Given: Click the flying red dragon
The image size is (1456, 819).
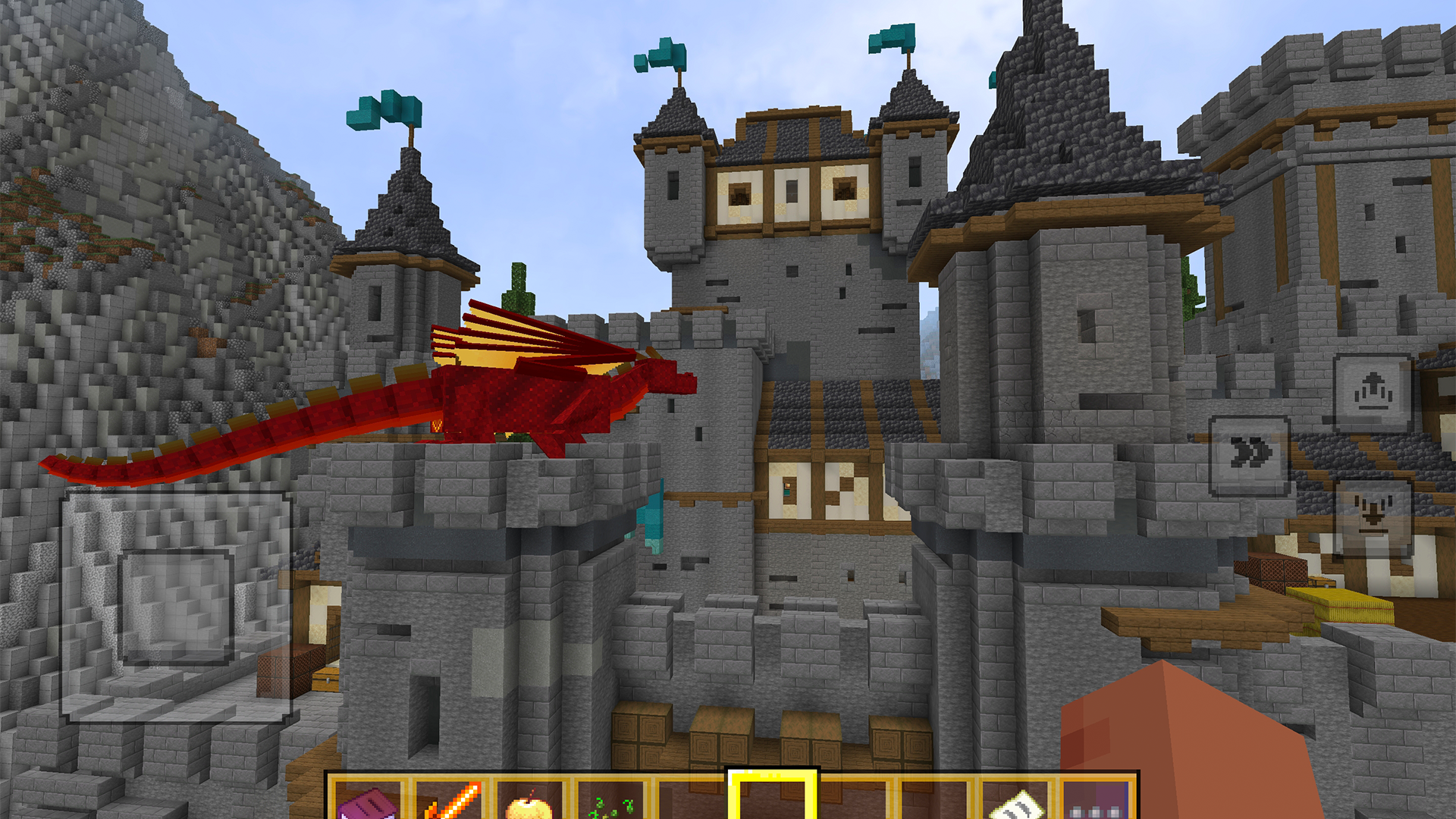Looking at the screenshot, I should (x=531, y=394).
